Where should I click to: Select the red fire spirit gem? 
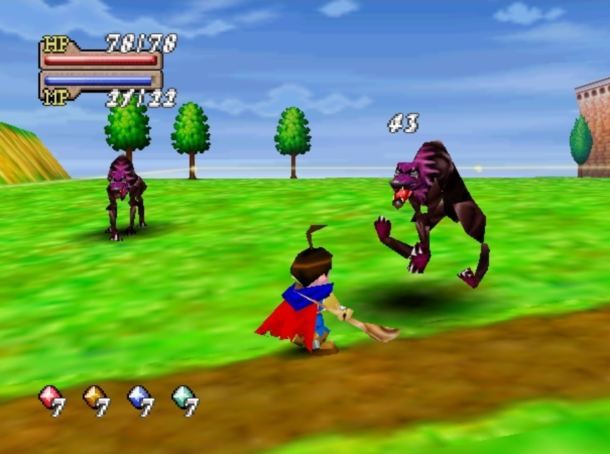coord(49,397)
